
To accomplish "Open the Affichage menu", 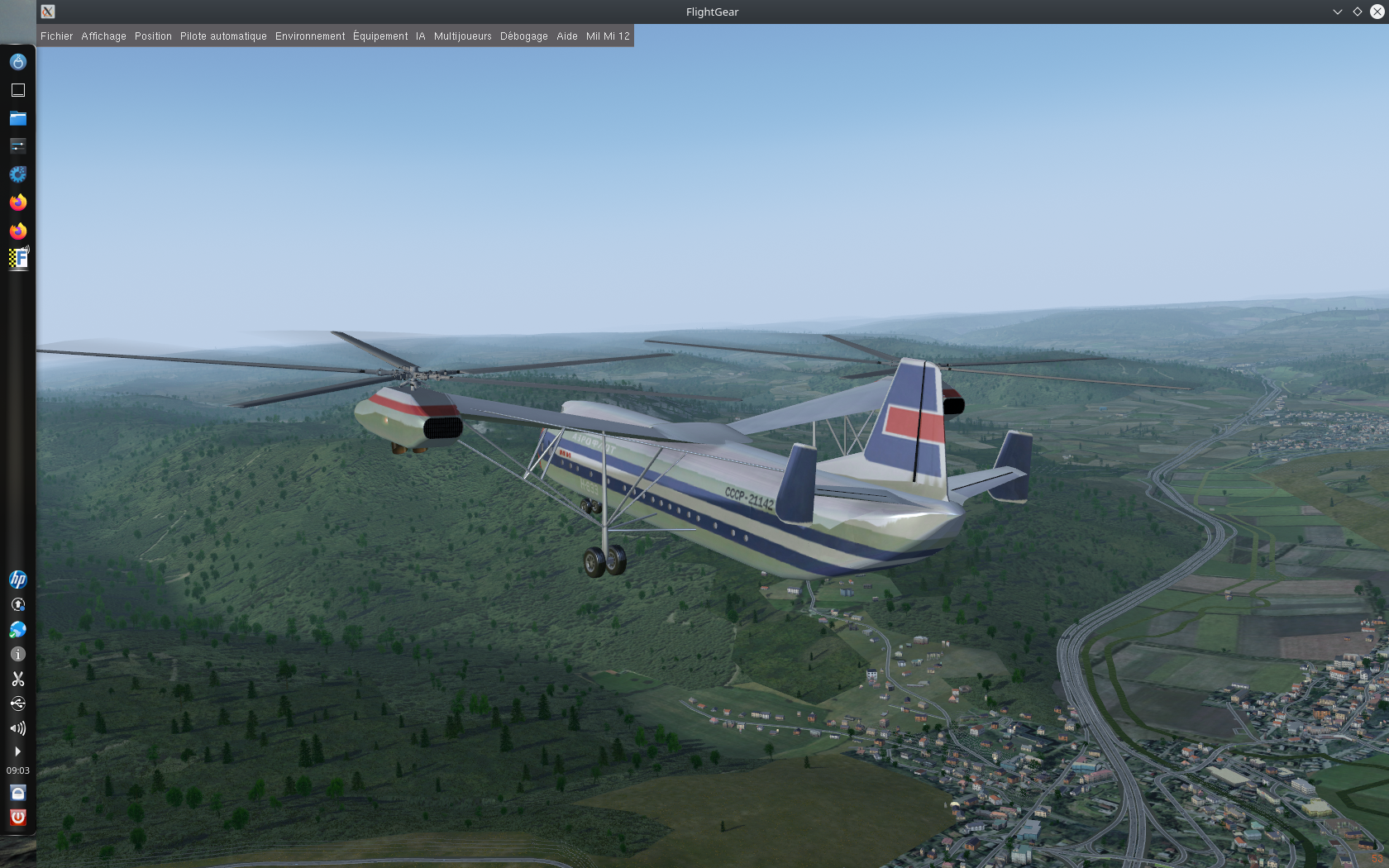I will [103, 36].
